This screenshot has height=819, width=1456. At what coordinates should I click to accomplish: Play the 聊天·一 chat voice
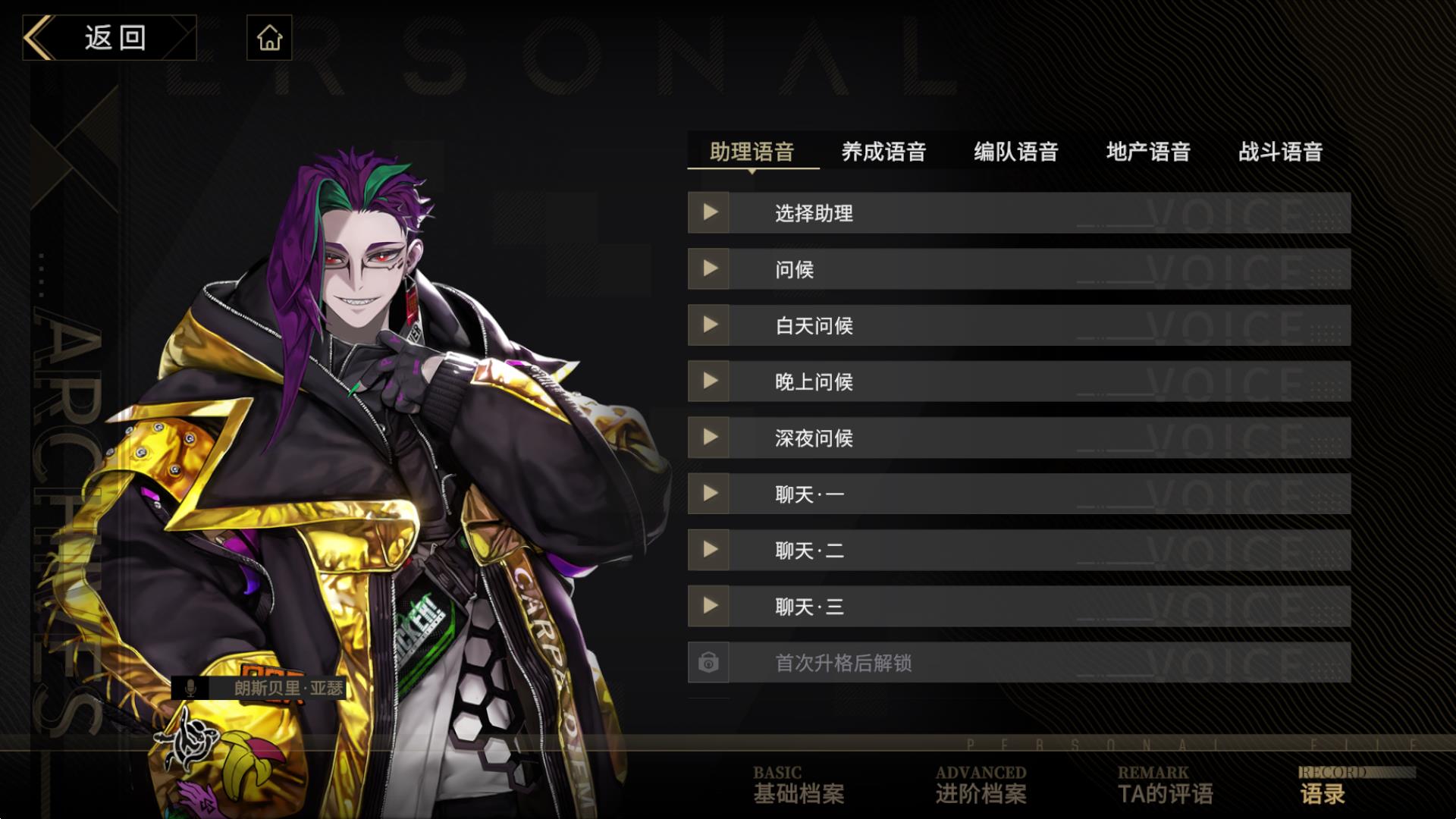[x=708, y=494]
